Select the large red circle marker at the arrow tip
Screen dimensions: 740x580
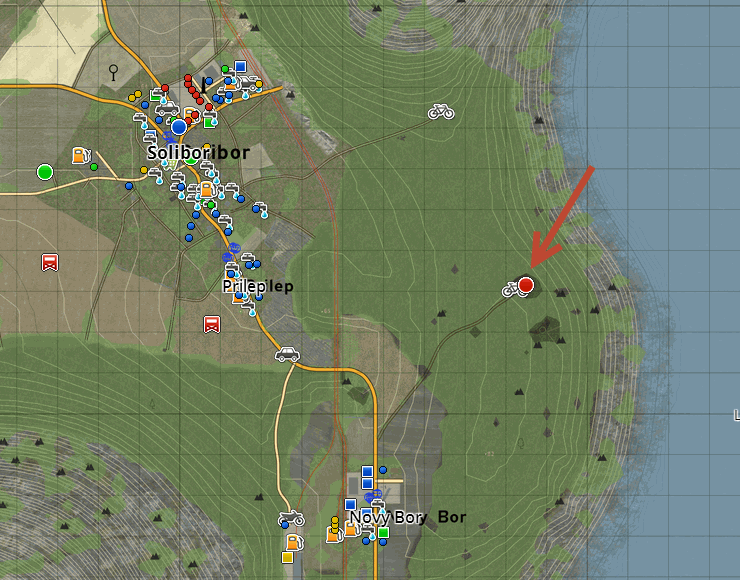[526, 285]
